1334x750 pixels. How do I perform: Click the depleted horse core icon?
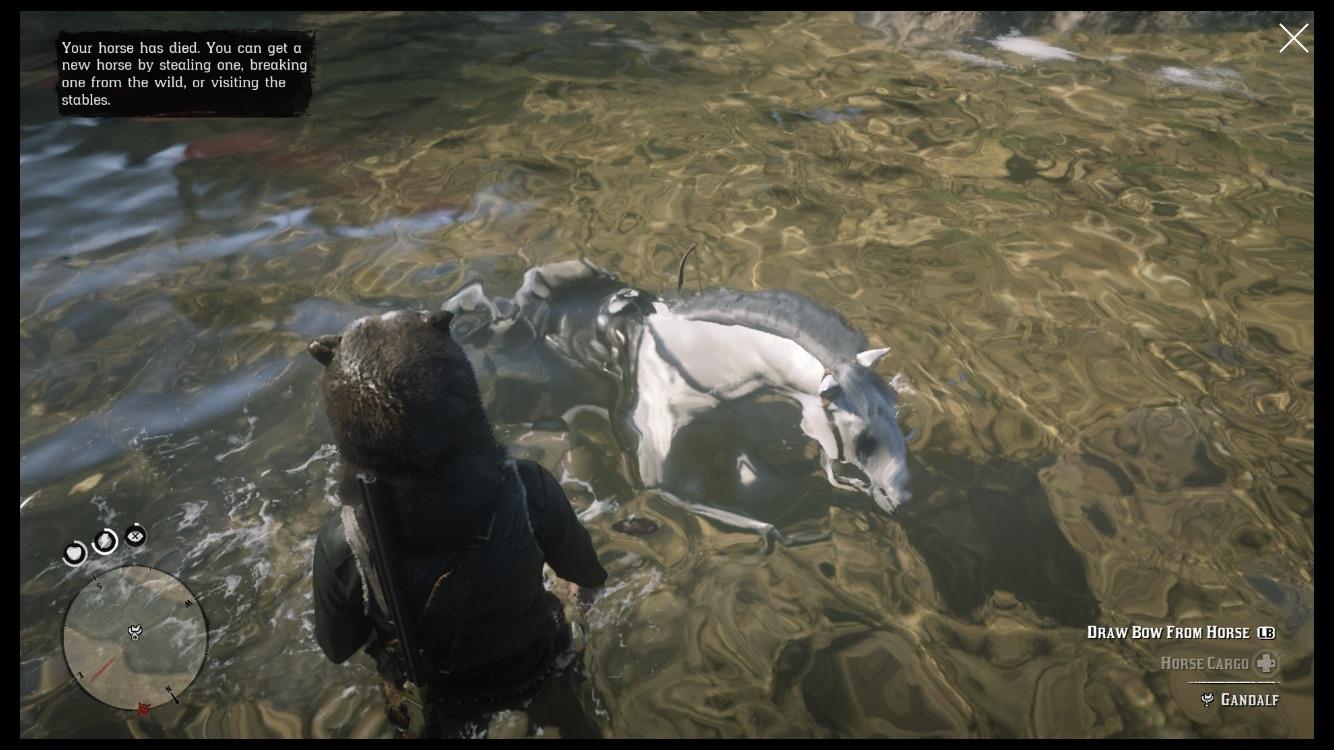[135, 536]
